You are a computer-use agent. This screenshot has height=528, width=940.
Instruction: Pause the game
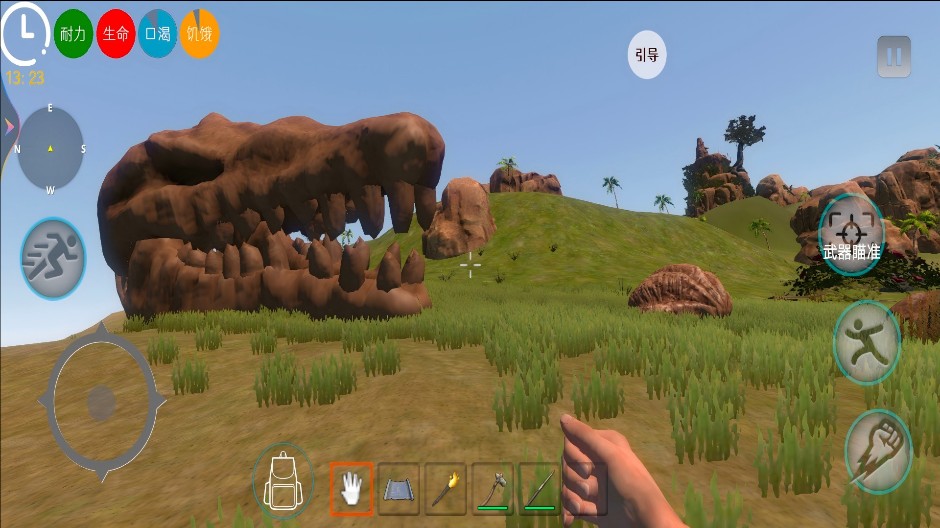[894, 57]
